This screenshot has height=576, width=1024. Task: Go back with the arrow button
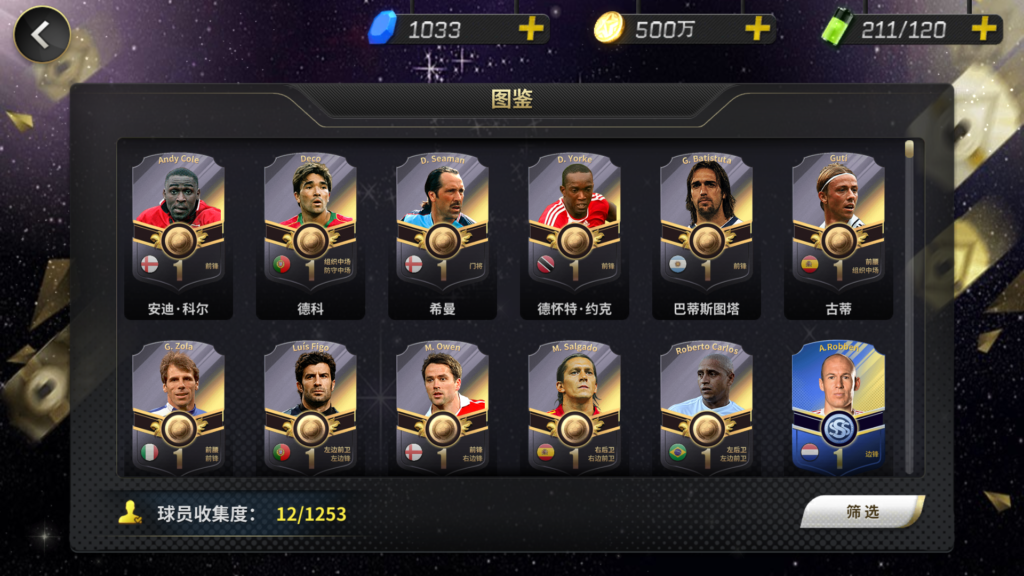[x=41, y=35]
